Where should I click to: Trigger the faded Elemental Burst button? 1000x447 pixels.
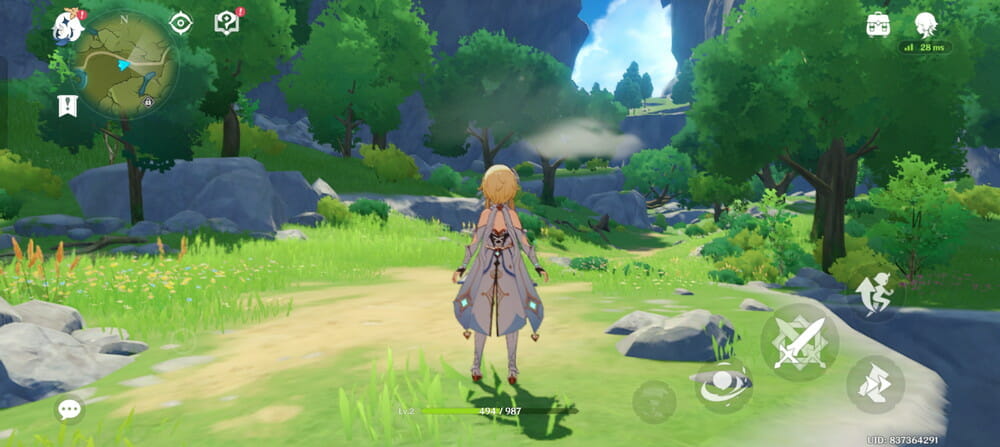point(654,401)
